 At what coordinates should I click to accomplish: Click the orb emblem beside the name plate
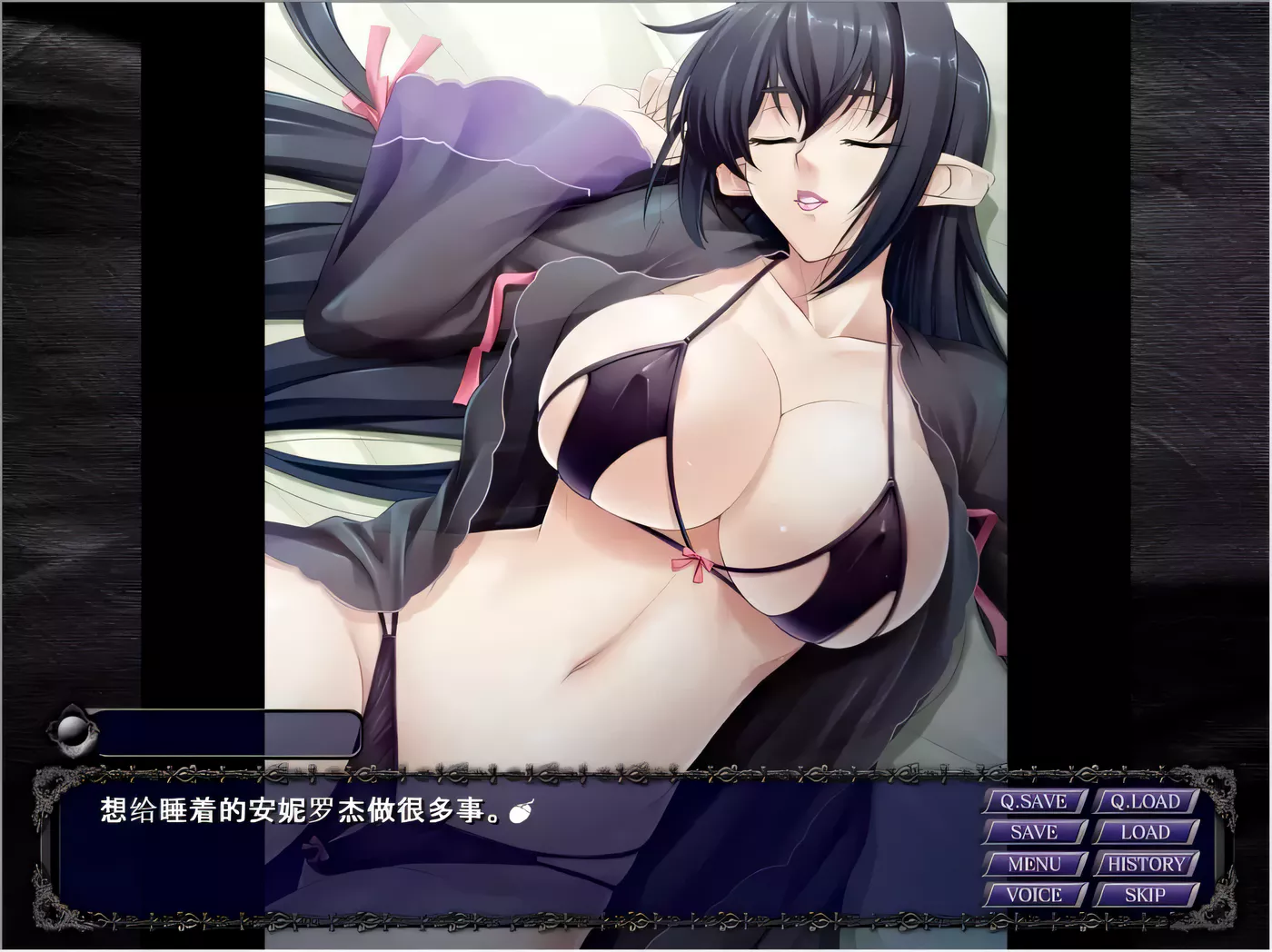(x=71, y=733)
